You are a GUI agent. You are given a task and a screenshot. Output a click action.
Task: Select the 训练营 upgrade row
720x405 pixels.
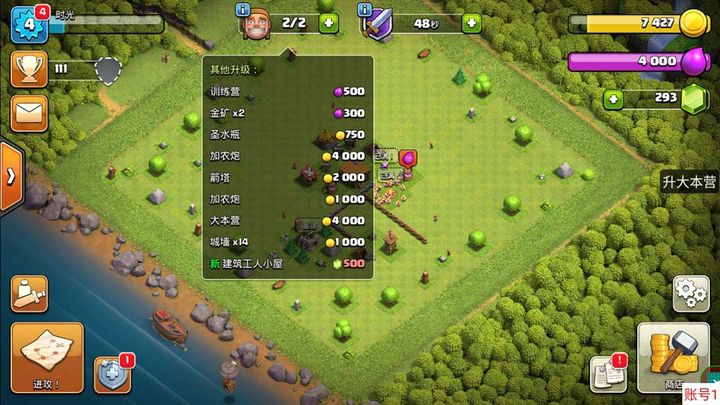point(286,92)
